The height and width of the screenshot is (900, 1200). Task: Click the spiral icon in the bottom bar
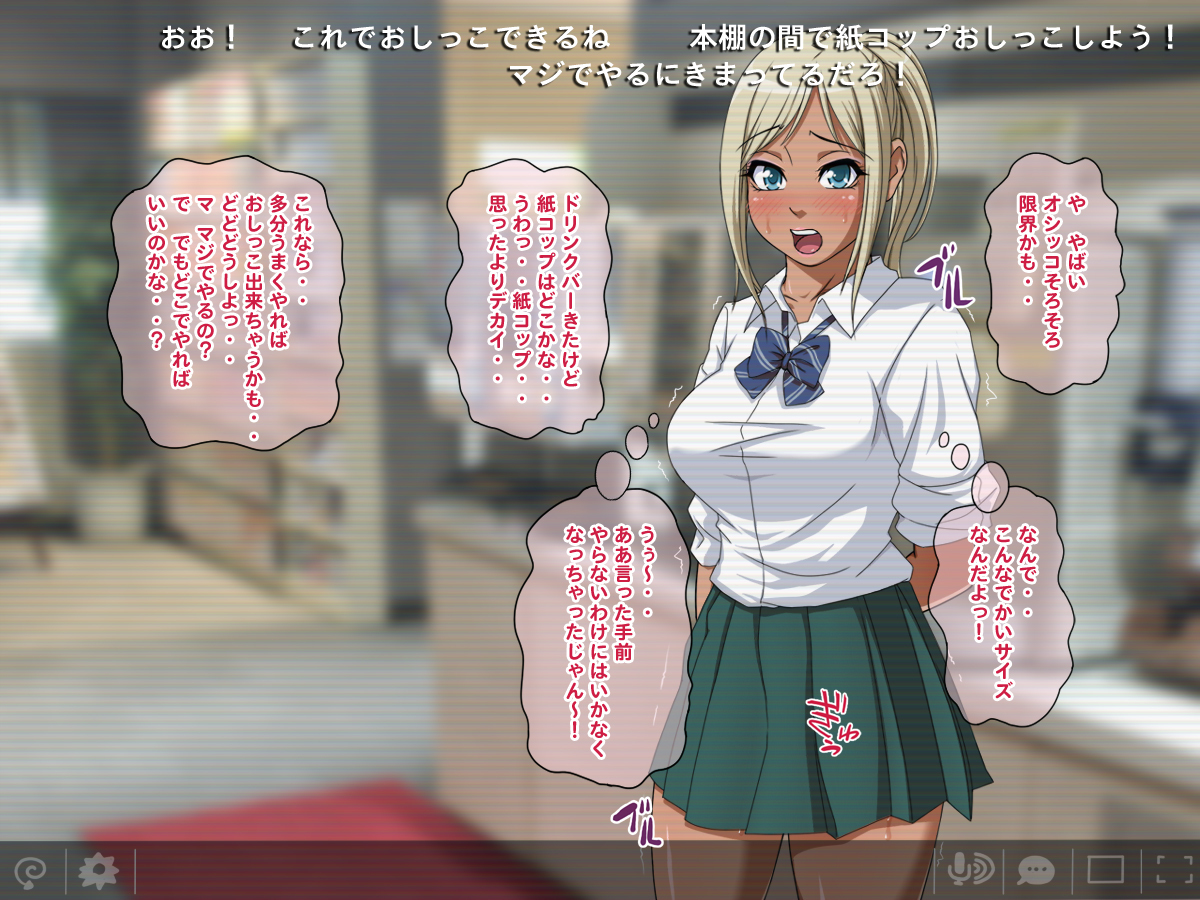(30, 871)
